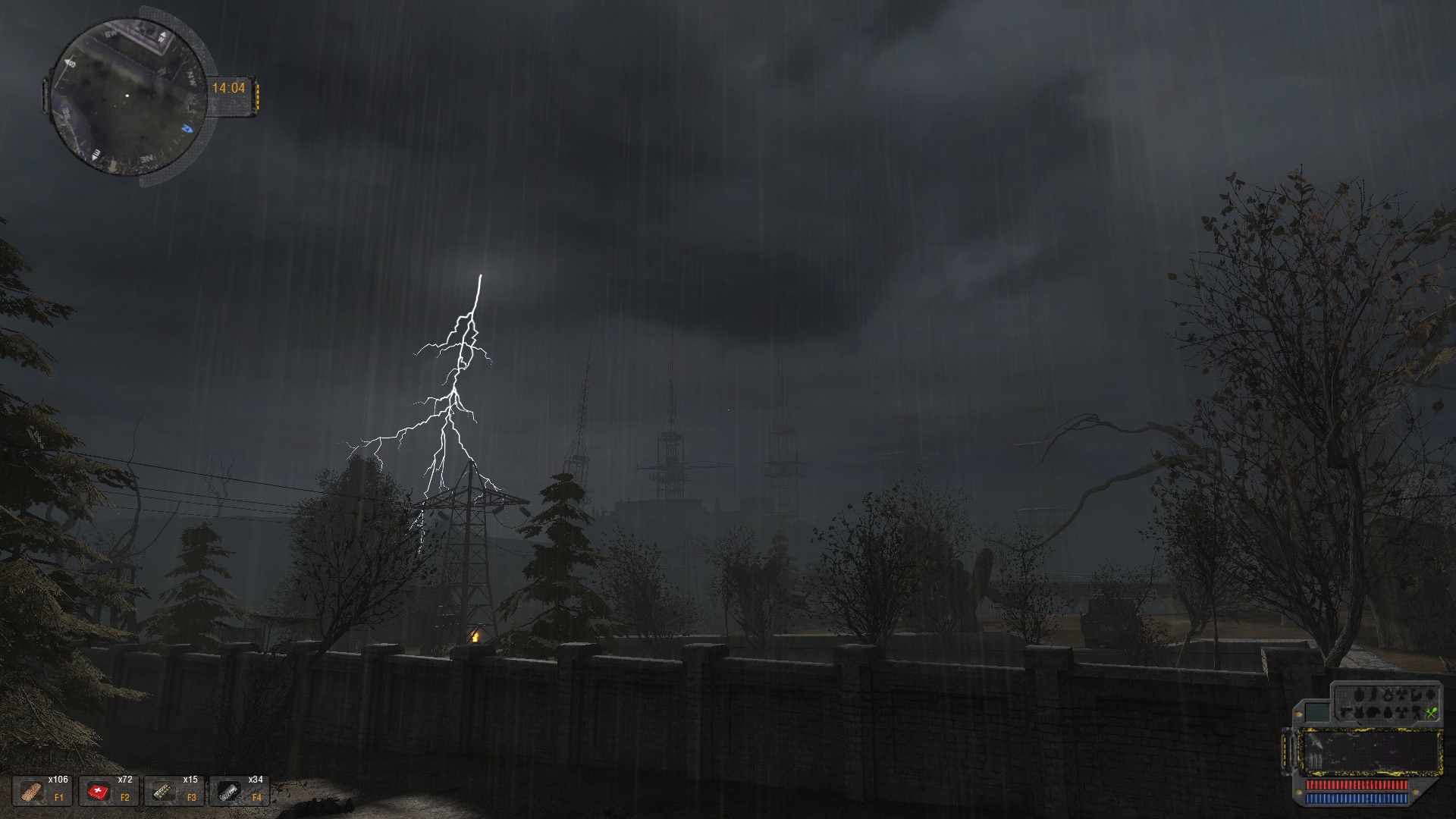
Task: Choose the quick slot holding 15 items
Action: point(173,791)
